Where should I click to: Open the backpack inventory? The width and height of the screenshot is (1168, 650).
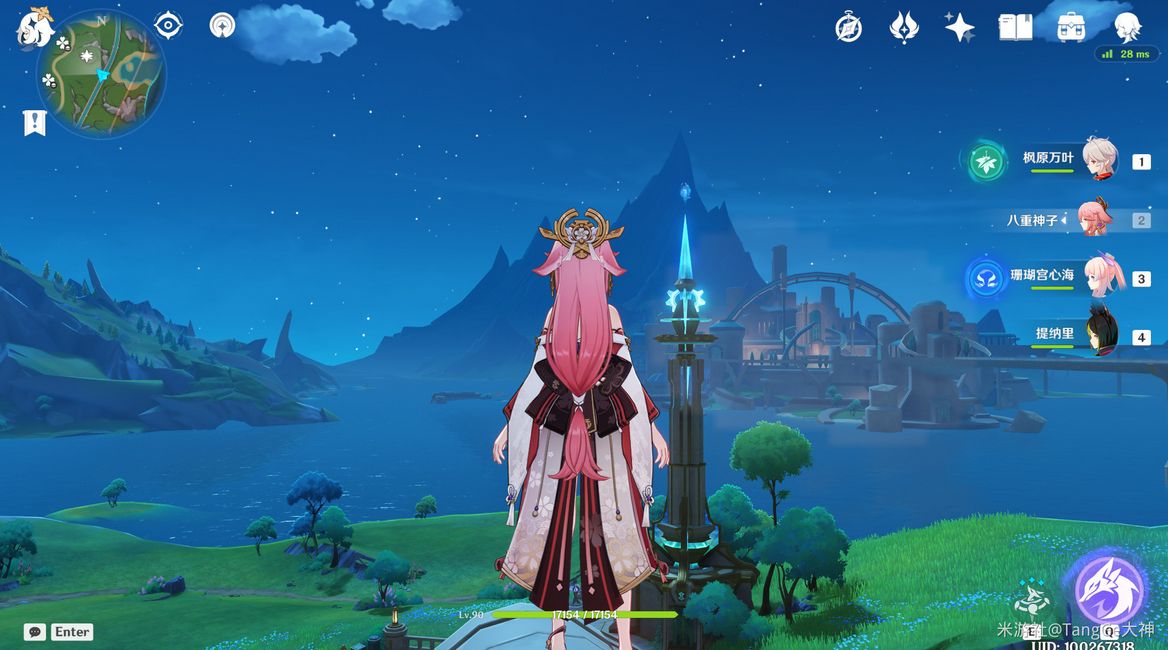click(1072, 27)
